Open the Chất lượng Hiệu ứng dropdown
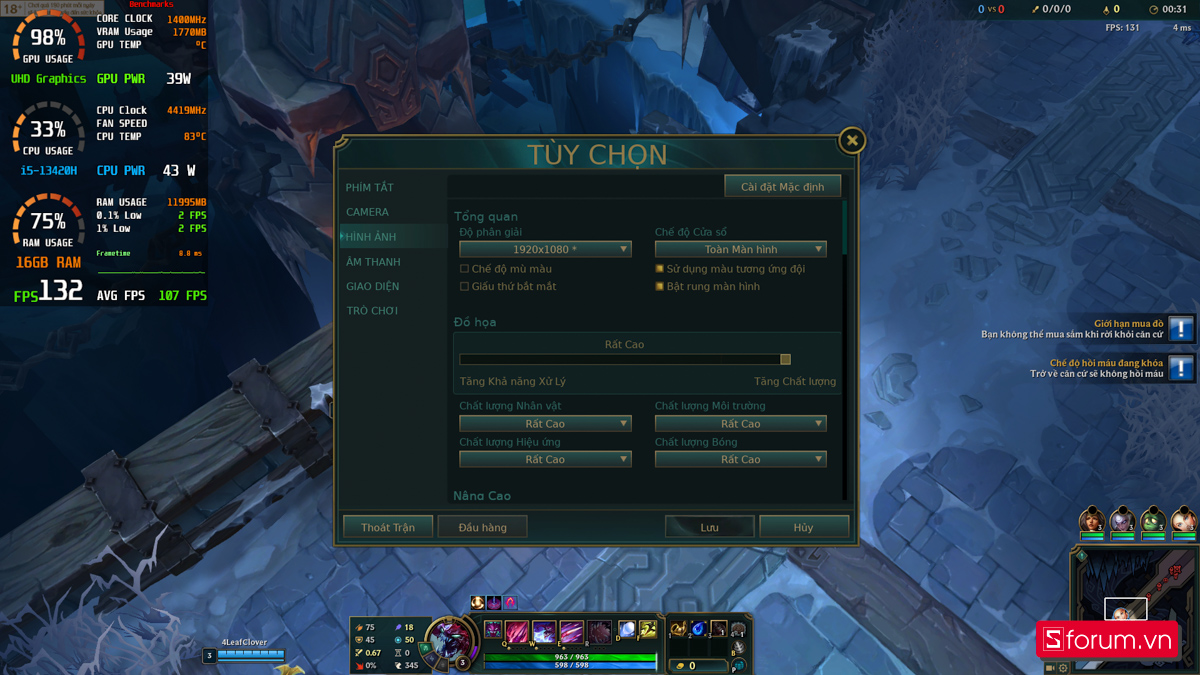This screenshot has width=1200, height=675. [x=545, y=460]
